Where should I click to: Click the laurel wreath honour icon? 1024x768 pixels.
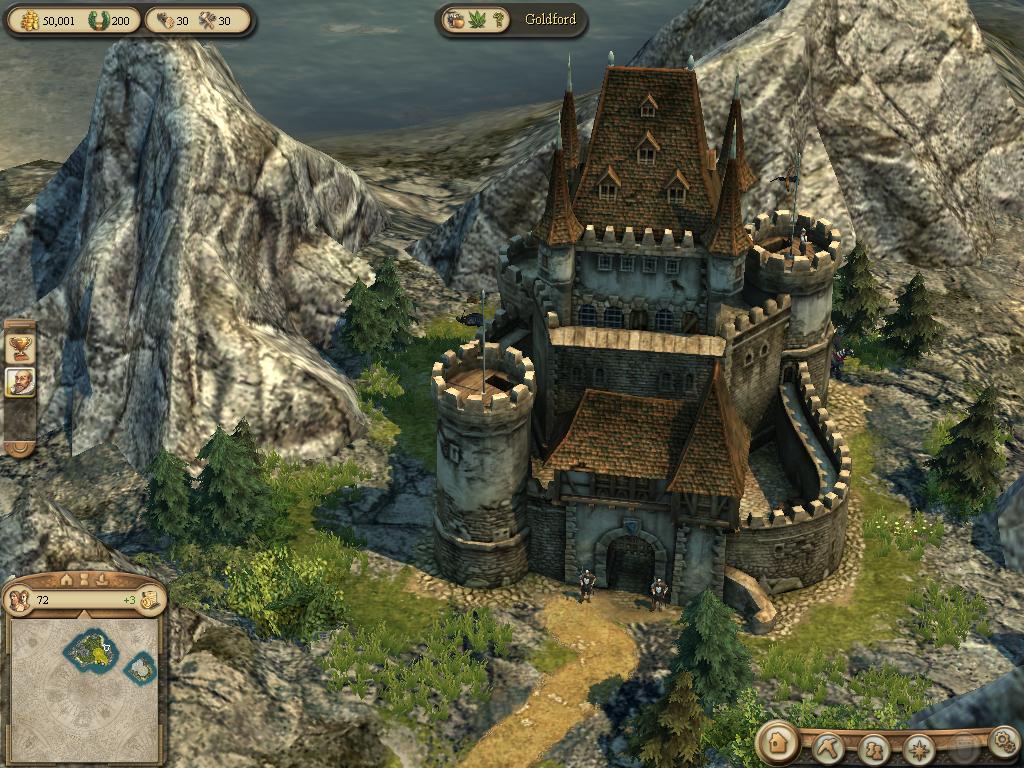(x=100, y=19)
